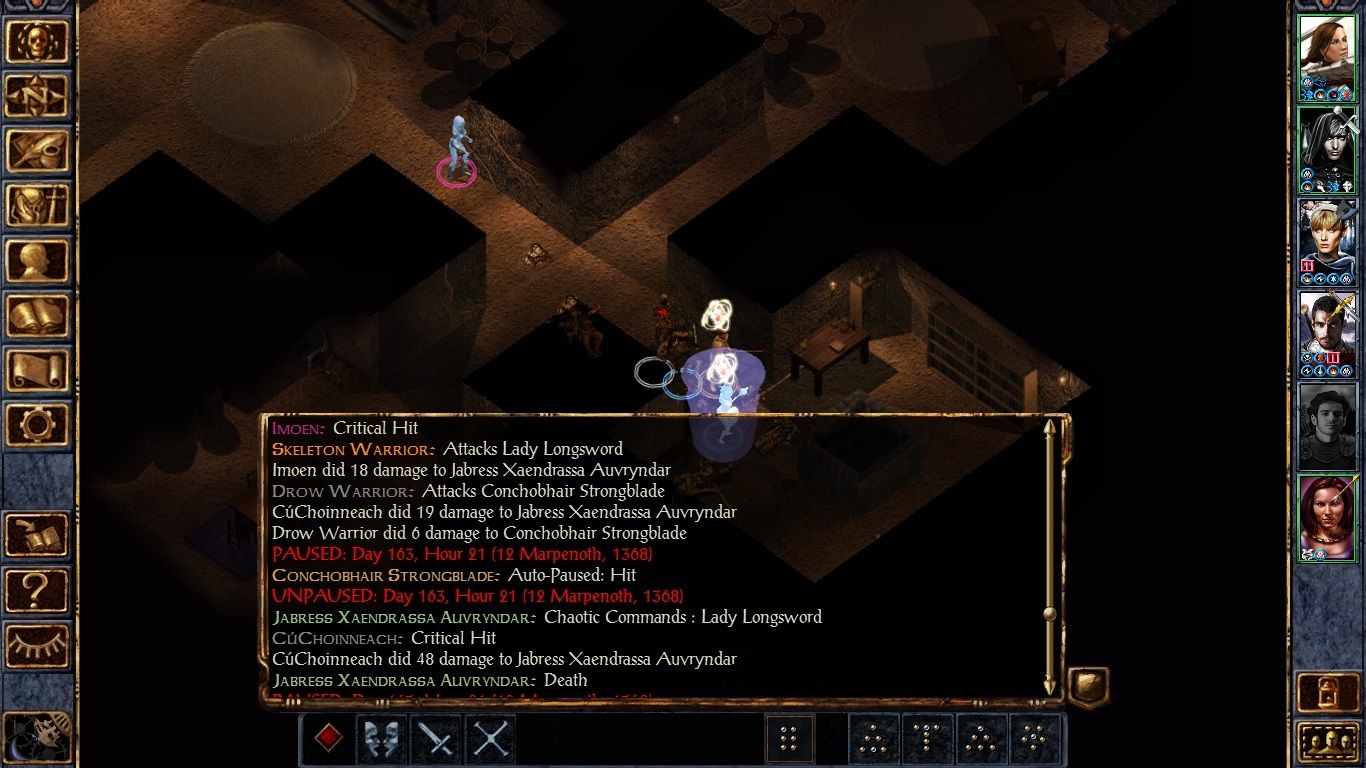Open the inventory screen button
The height and width of the screenshot is (768, 1366).
coord(38,206)
